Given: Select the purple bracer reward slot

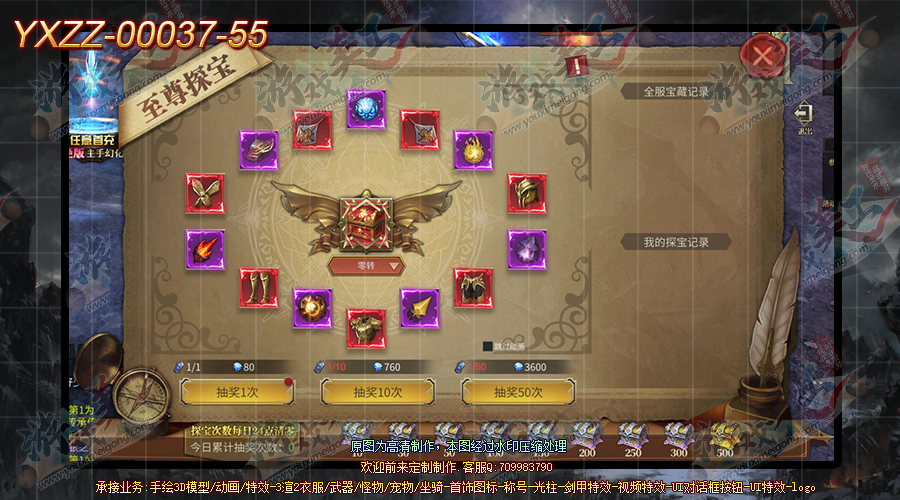Looking at the screenshot, I should point(259,150).
